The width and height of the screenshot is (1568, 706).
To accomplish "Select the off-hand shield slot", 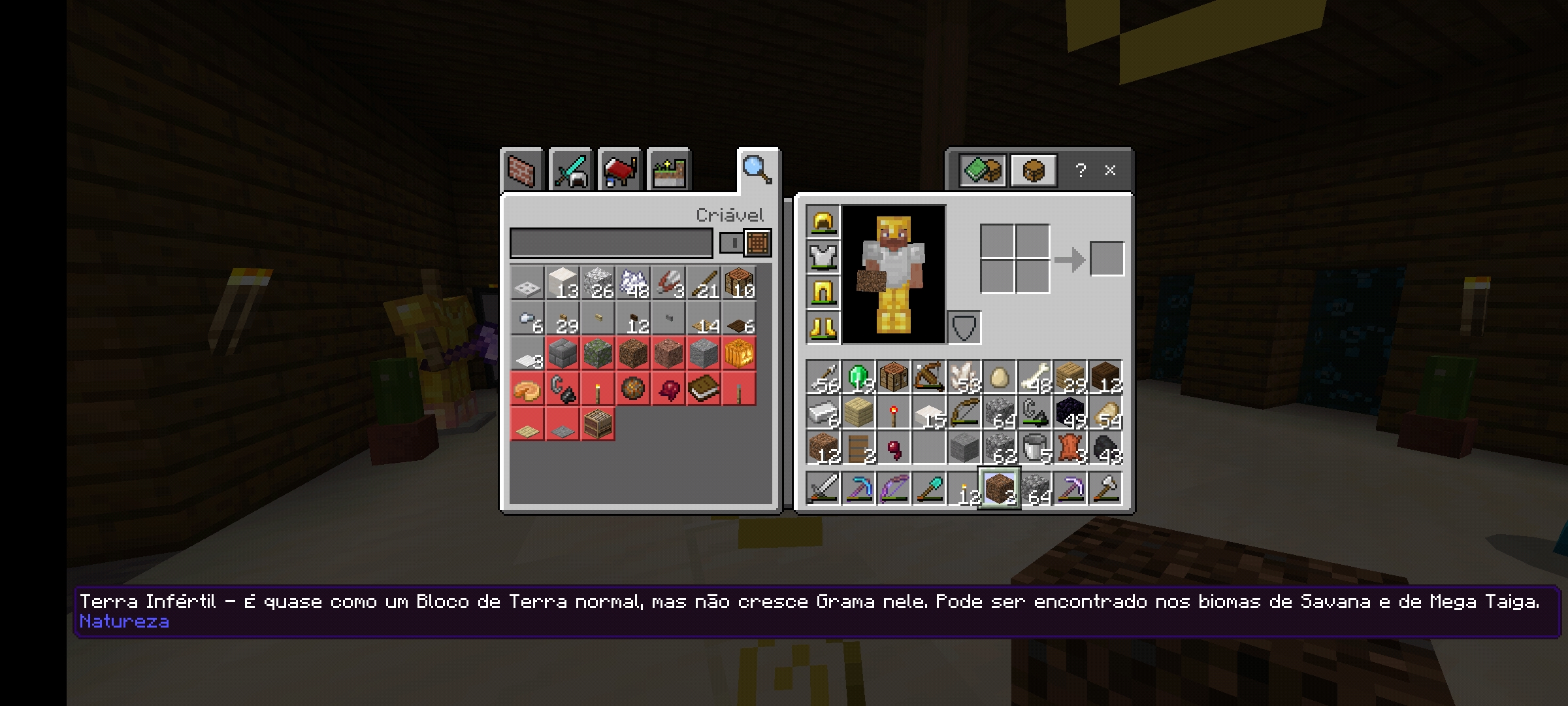I will point(964,327).
